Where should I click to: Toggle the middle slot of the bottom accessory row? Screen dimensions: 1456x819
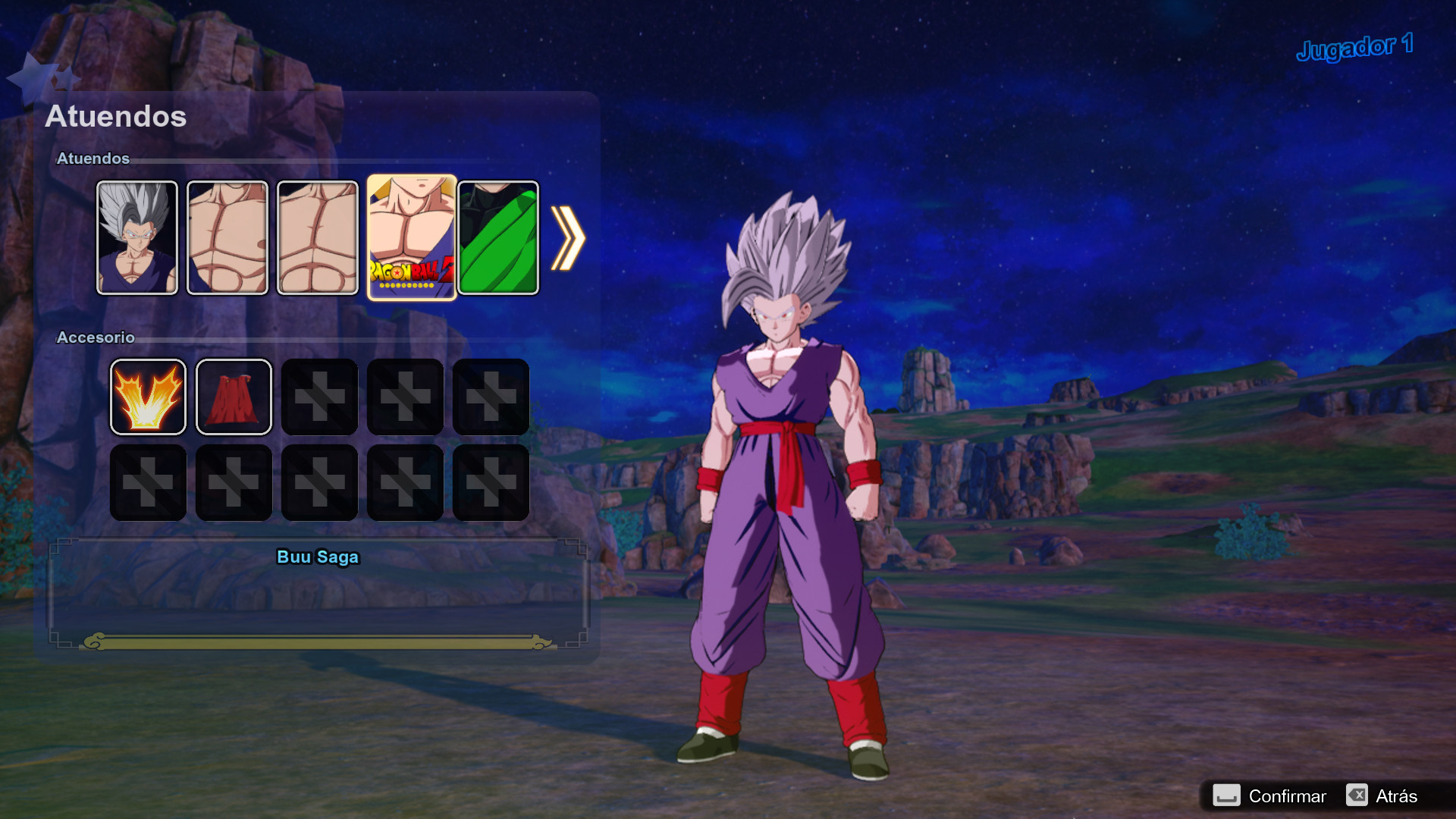click(x=319, y=482)
